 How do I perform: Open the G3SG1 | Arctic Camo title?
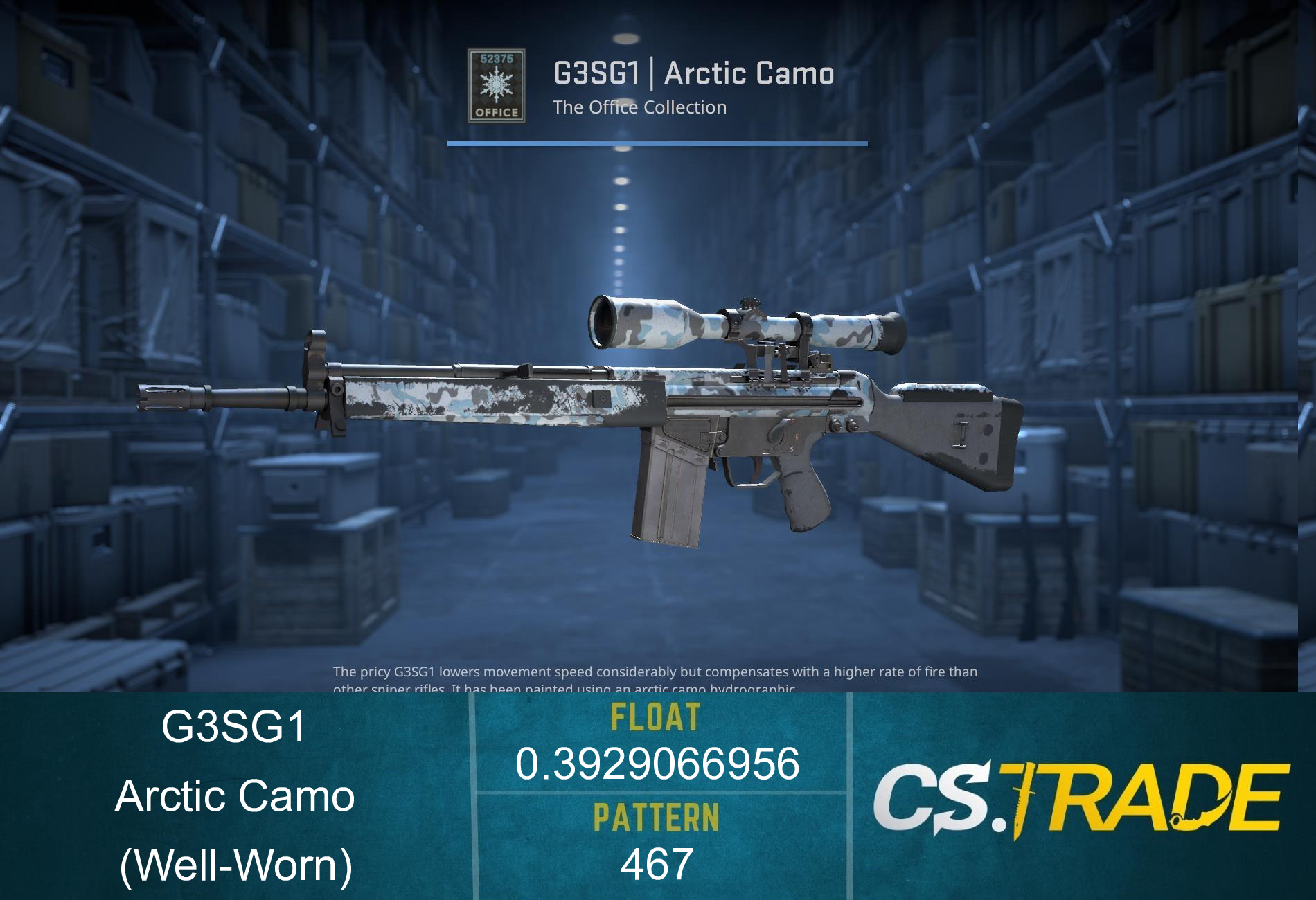693,71
